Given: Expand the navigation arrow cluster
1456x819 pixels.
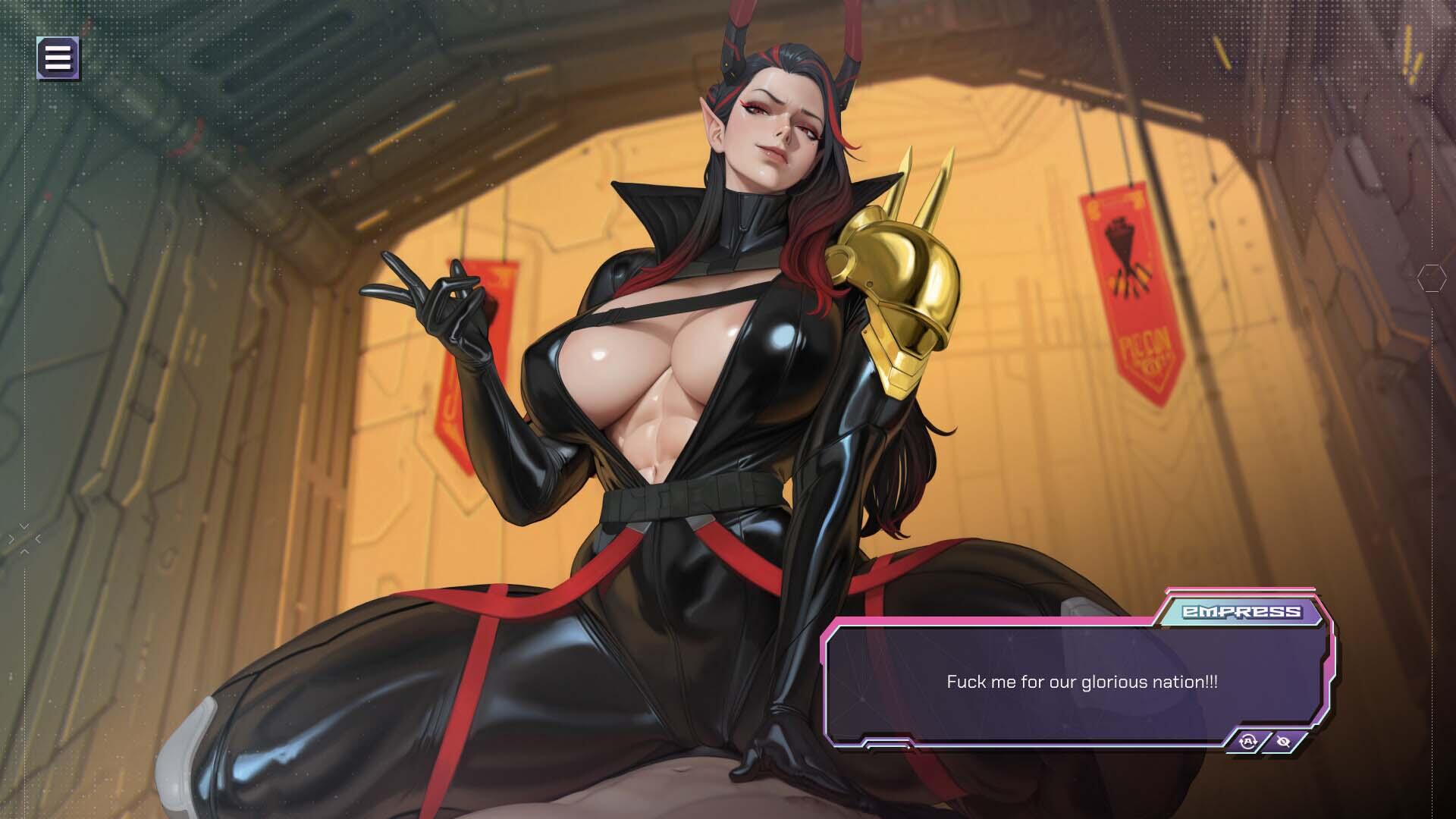Looking at the screenshot, I should (24, 538).
